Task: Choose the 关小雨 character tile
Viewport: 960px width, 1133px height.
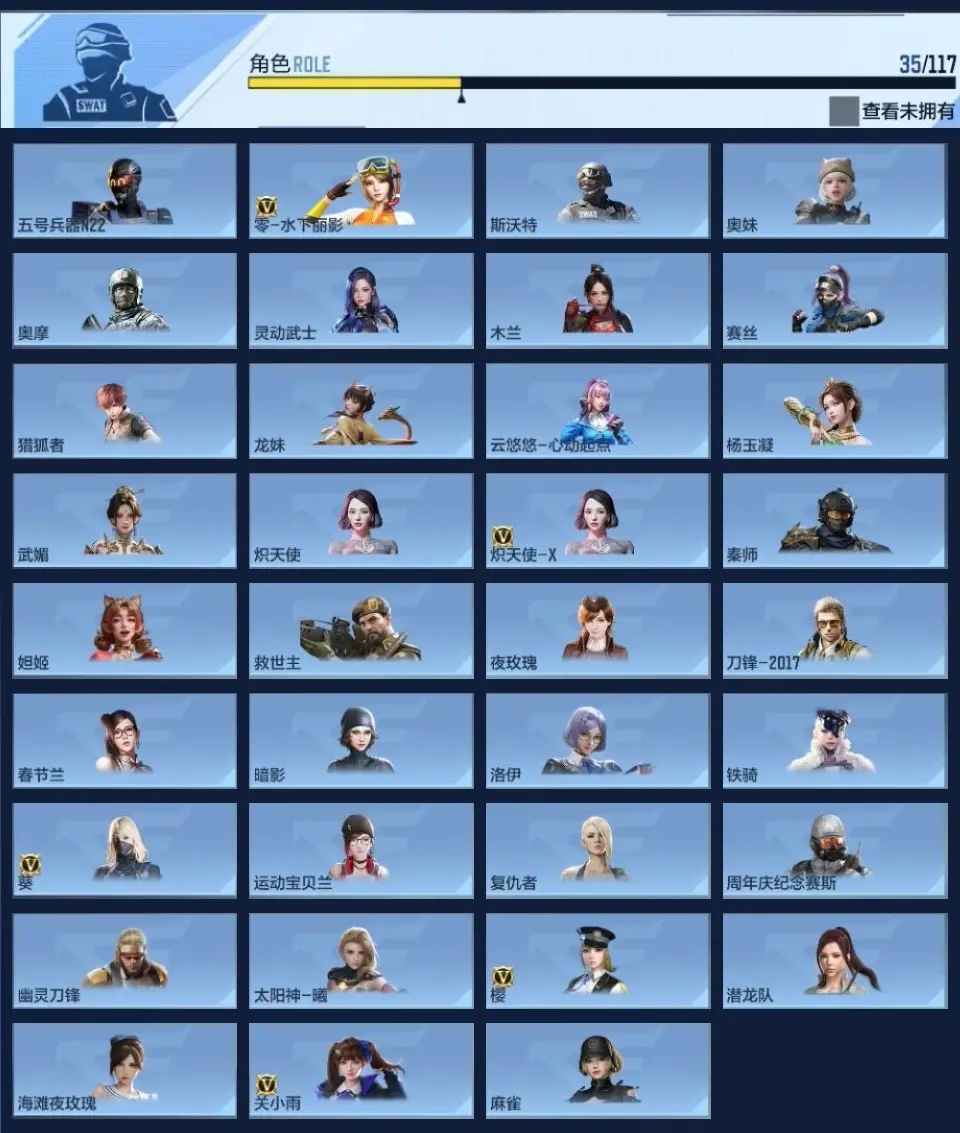Action: (x=361, y=1071)
